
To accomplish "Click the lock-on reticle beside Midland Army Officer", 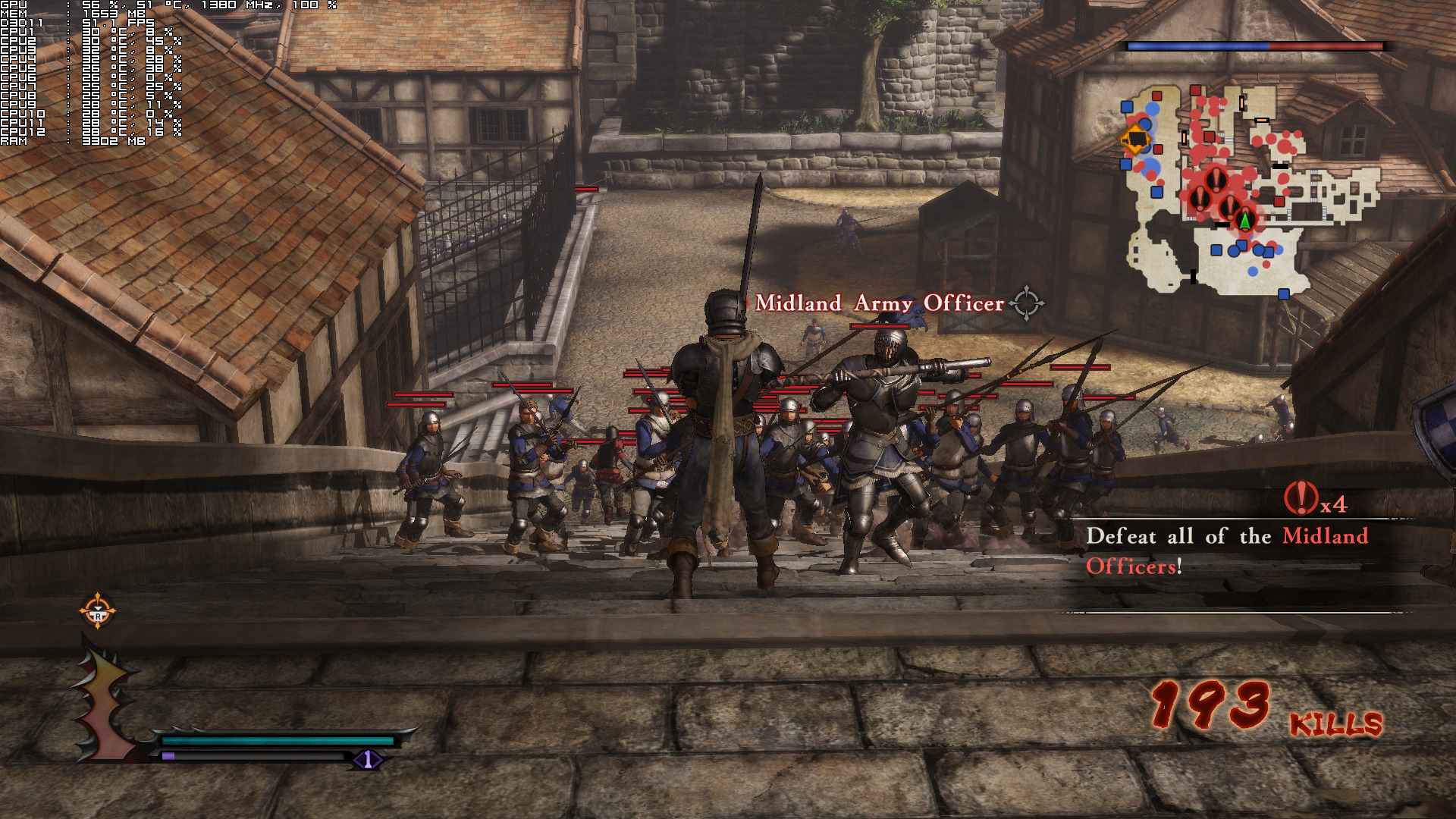I will 1027,303.
